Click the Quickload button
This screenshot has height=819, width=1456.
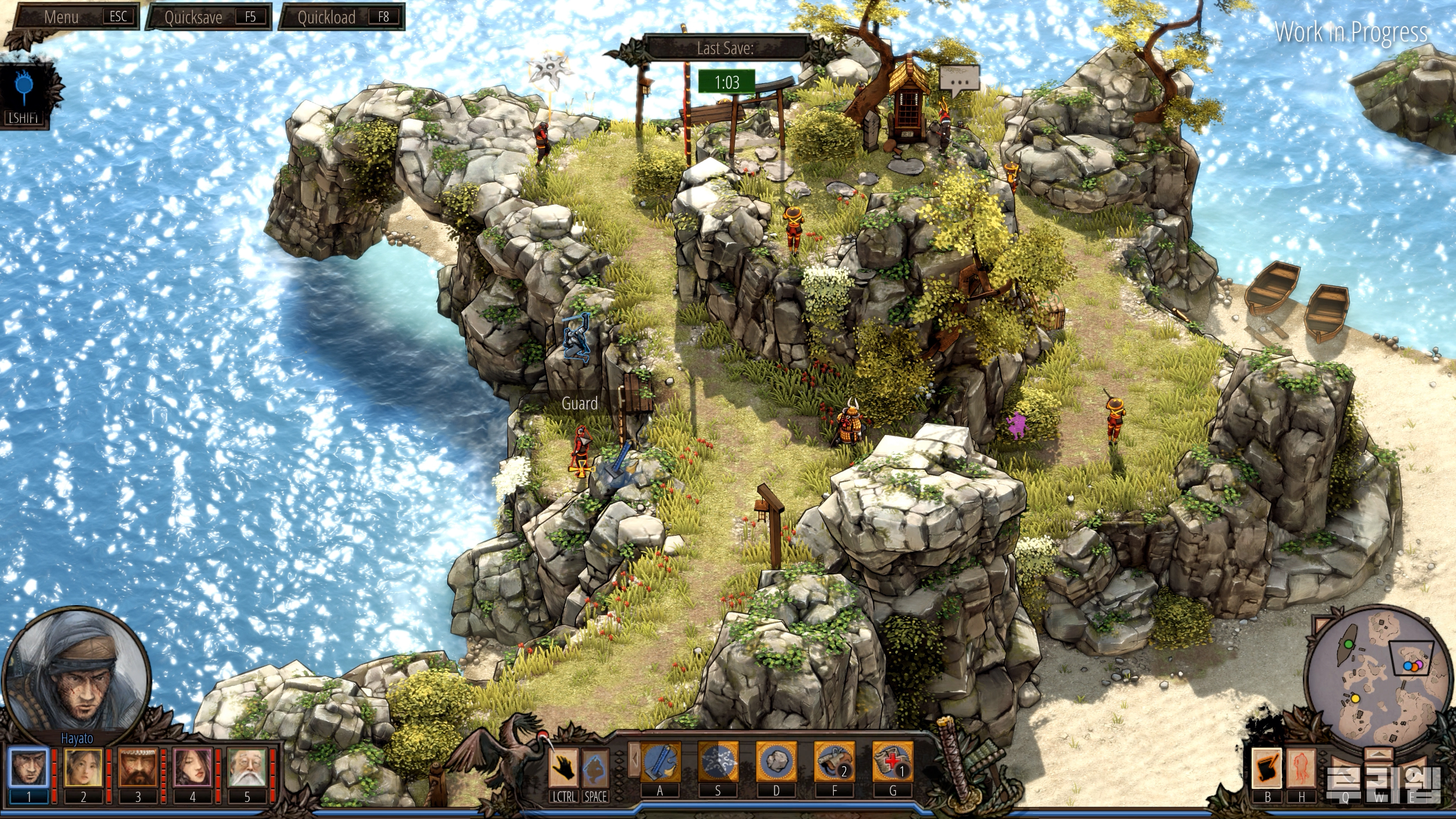342,17
